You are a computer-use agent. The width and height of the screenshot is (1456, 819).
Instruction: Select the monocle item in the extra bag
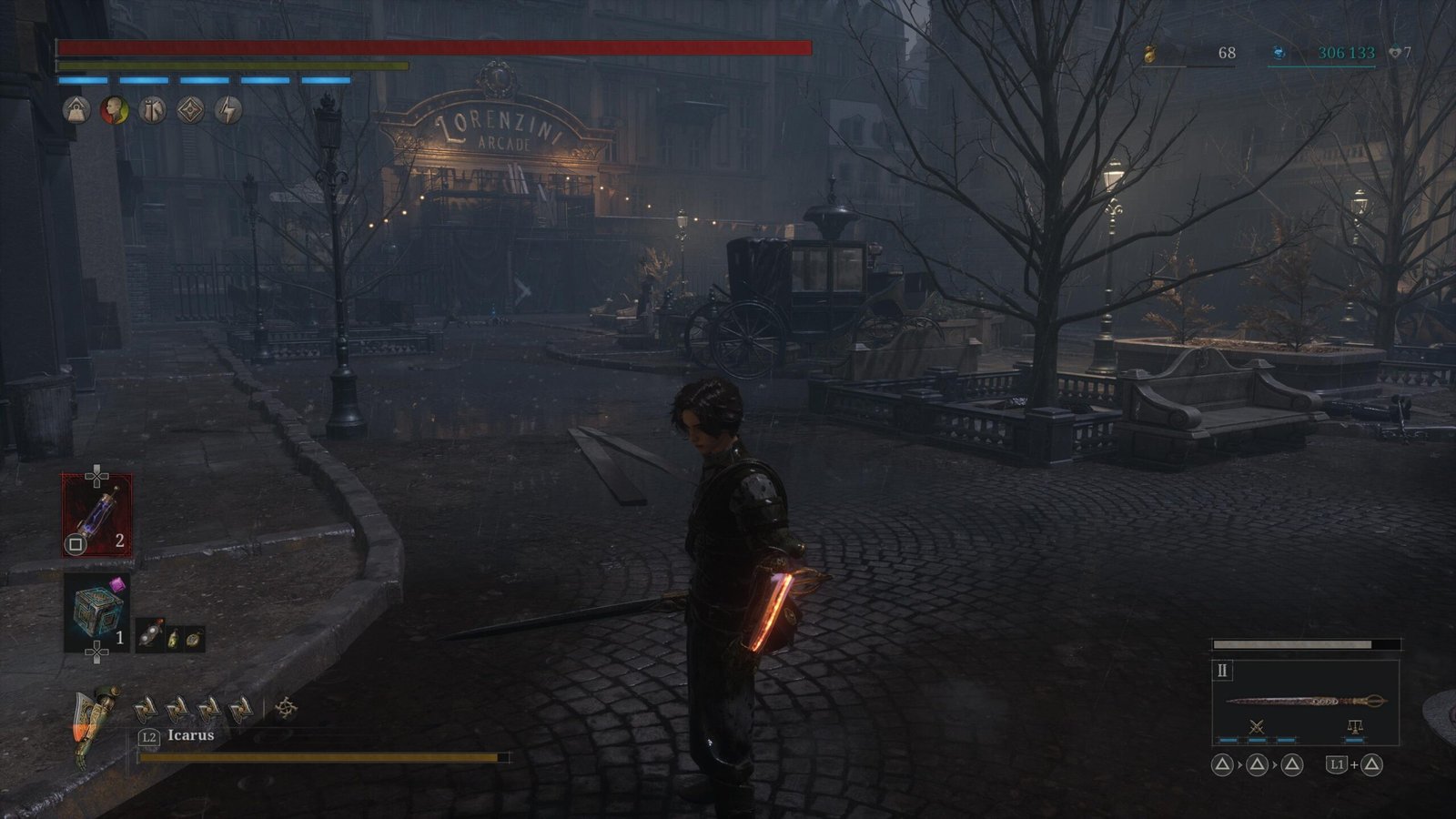150,637
